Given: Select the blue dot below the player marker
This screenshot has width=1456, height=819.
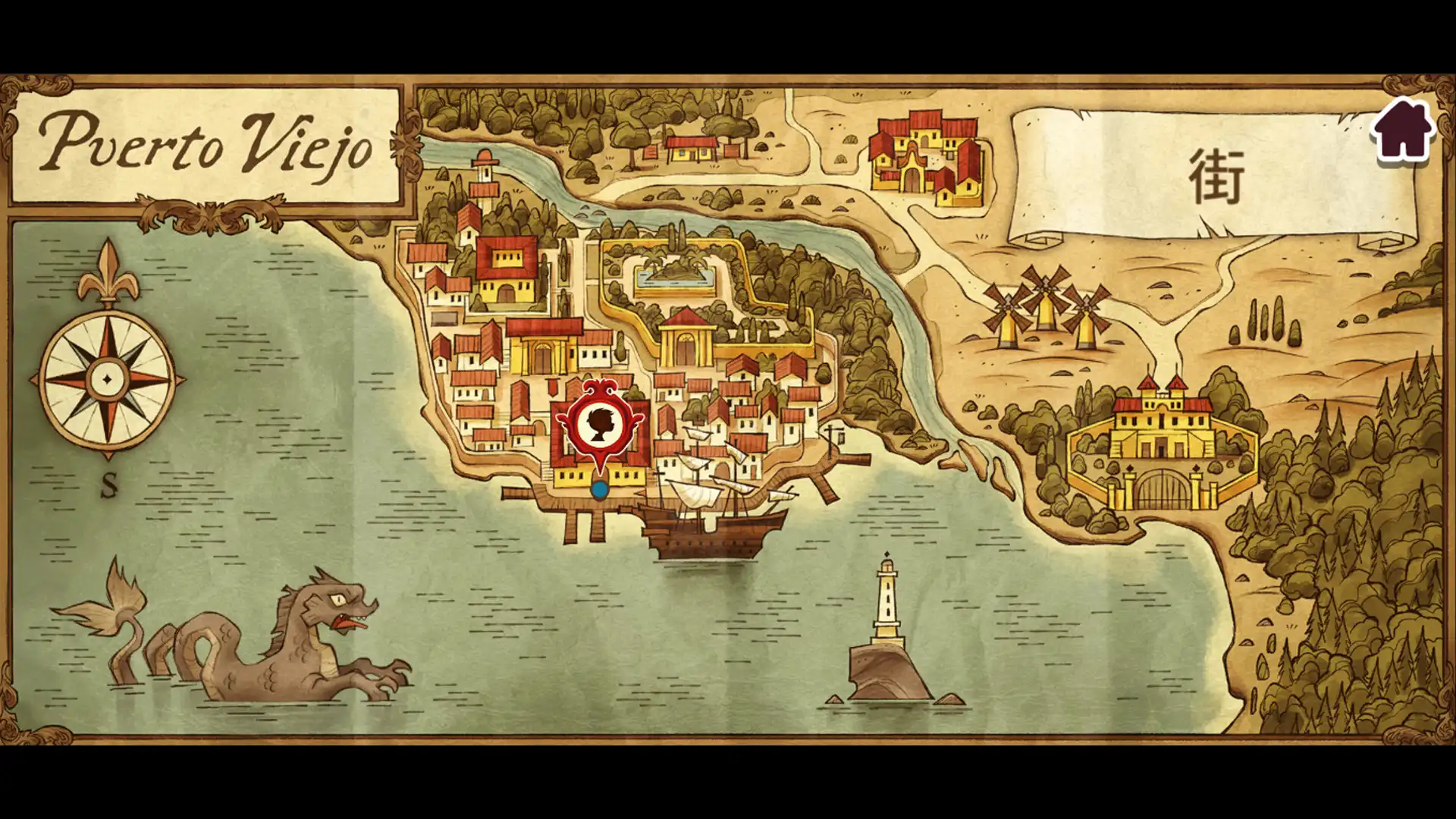Looking at the screenshot, I should pyautogui.click(x=598, y=488).
